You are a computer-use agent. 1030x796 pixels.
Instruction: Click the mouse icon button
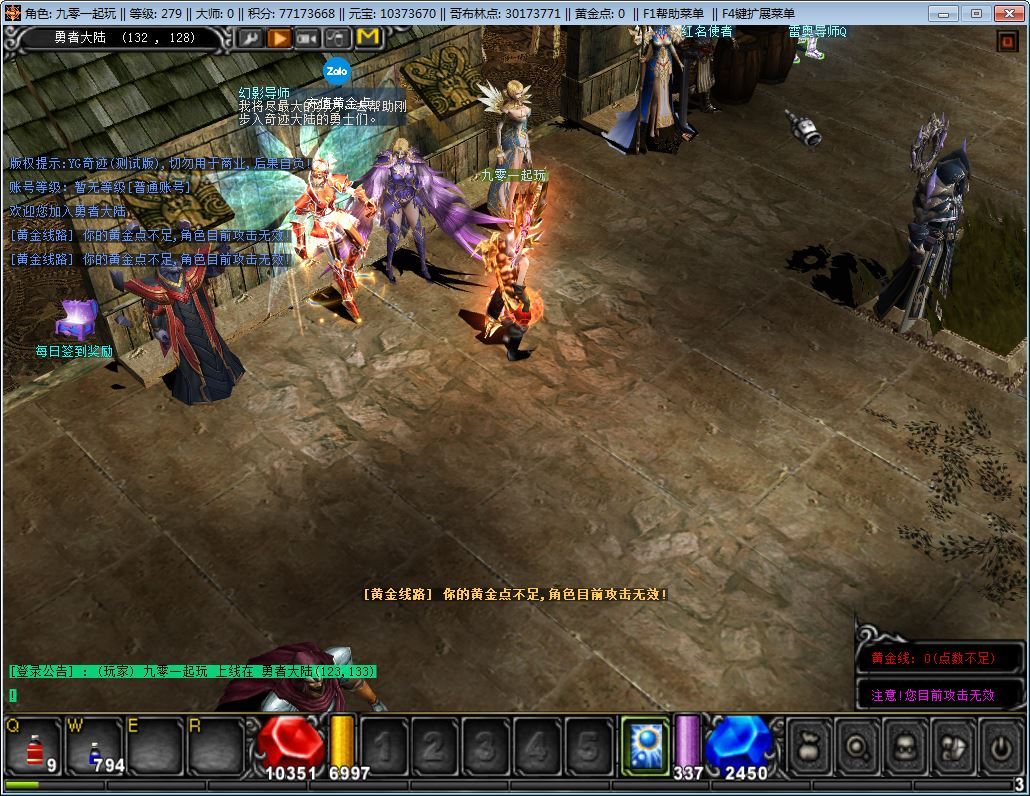click(338, 38)
